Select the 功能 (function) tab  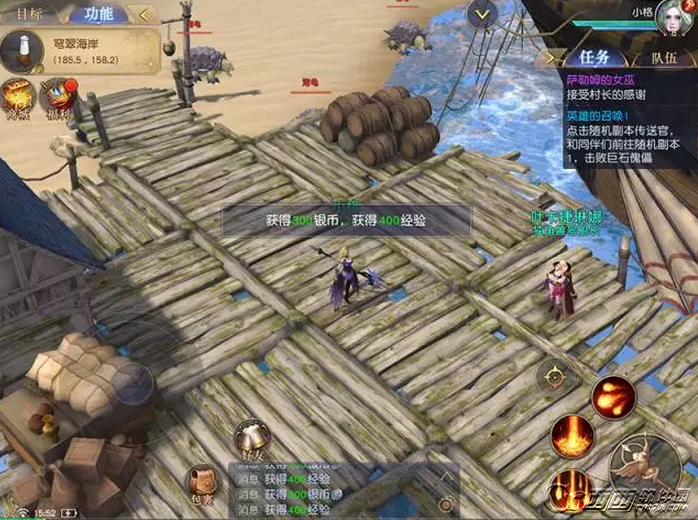97,13
